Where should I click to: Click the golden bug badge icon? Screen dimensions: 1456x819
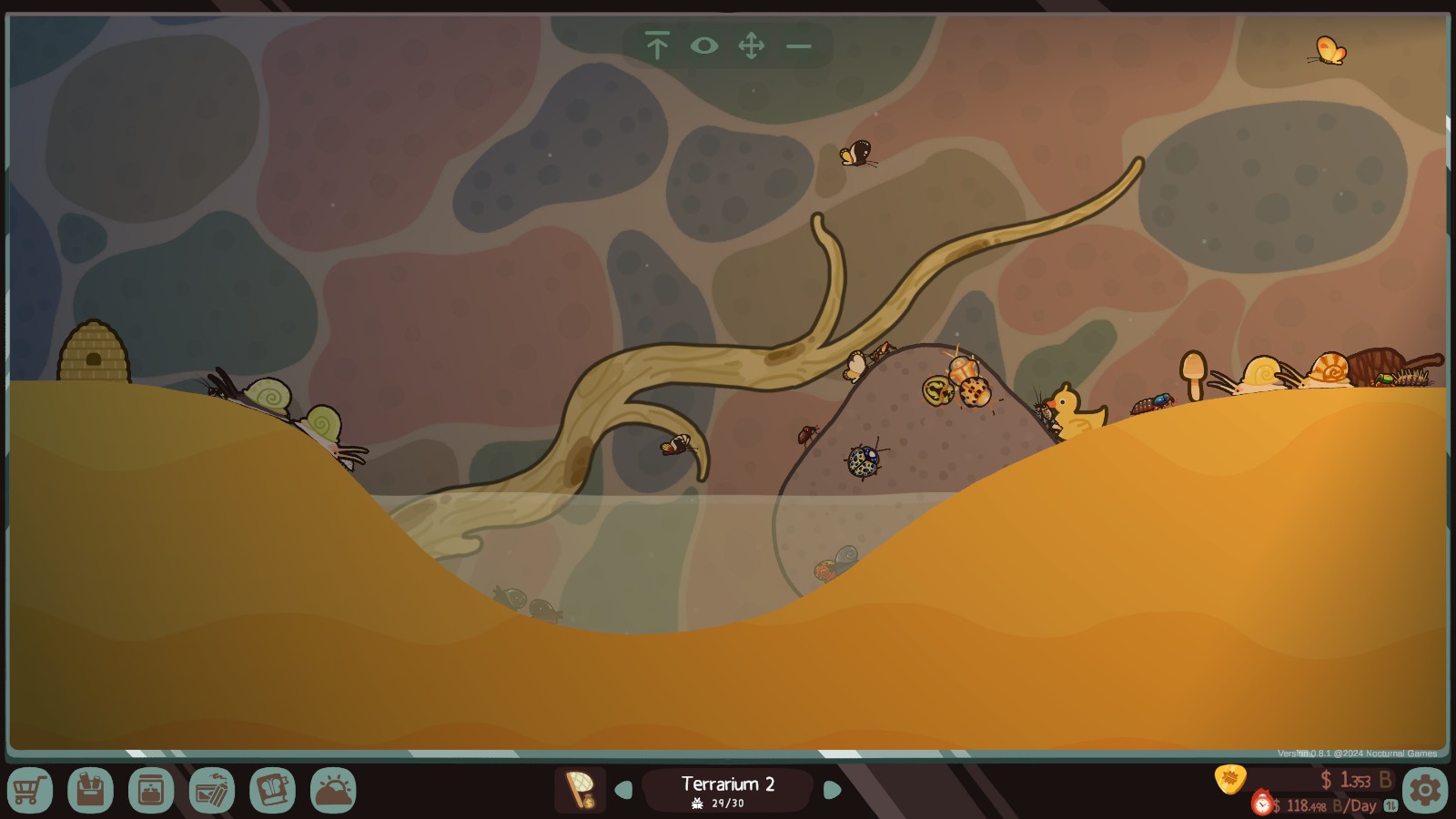coord(1230,779)
